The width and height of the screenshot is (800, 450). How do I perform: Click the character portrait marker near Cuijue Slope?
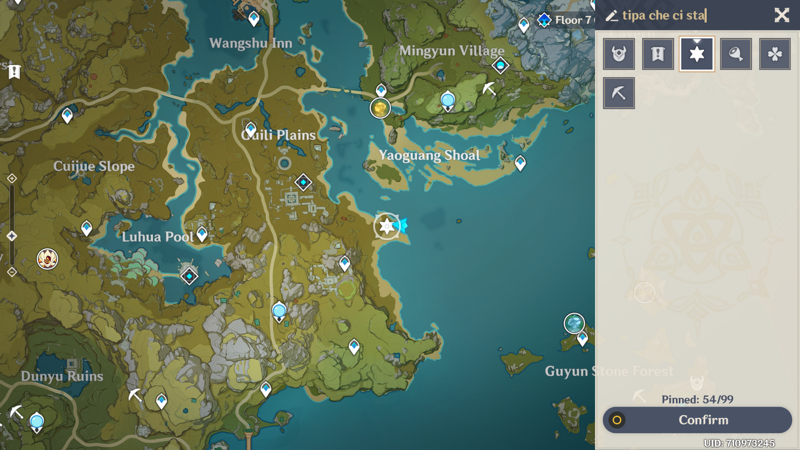click(x=47, y=259)
